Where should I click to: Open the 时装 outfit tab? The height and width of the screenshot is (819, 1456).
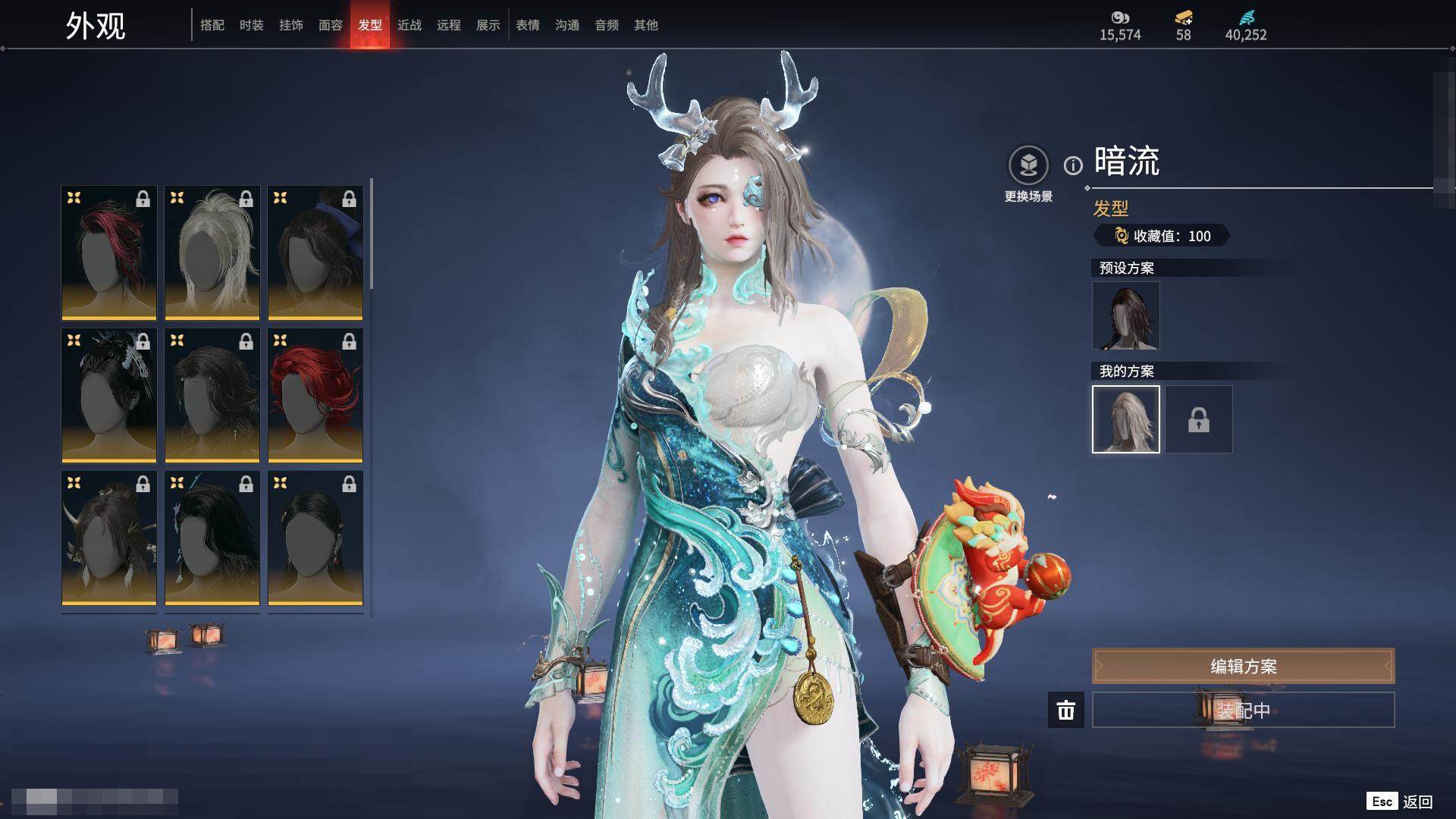252,25
